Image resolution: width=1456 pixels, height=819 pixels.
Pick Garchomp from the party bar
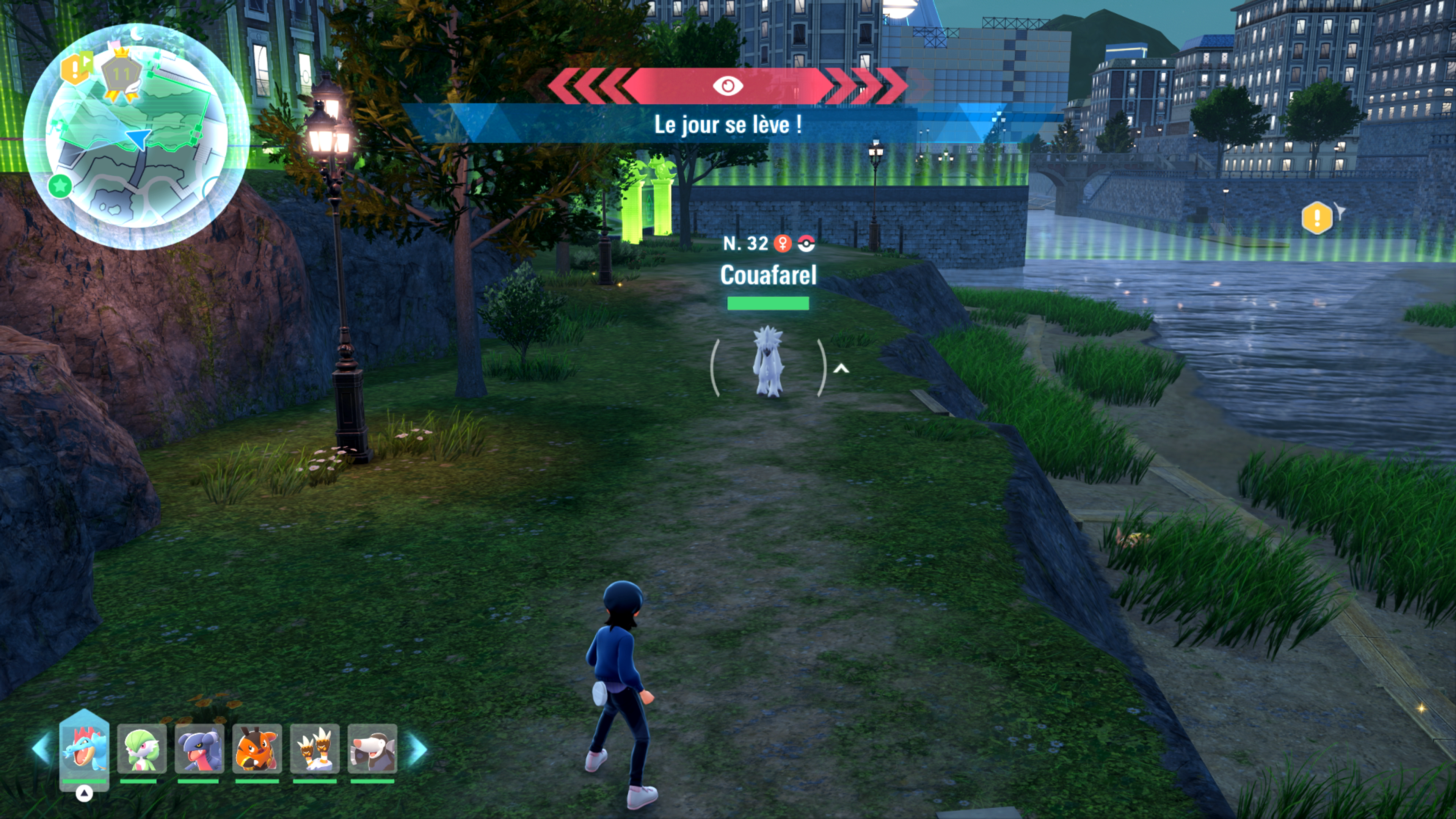[199, 748]
